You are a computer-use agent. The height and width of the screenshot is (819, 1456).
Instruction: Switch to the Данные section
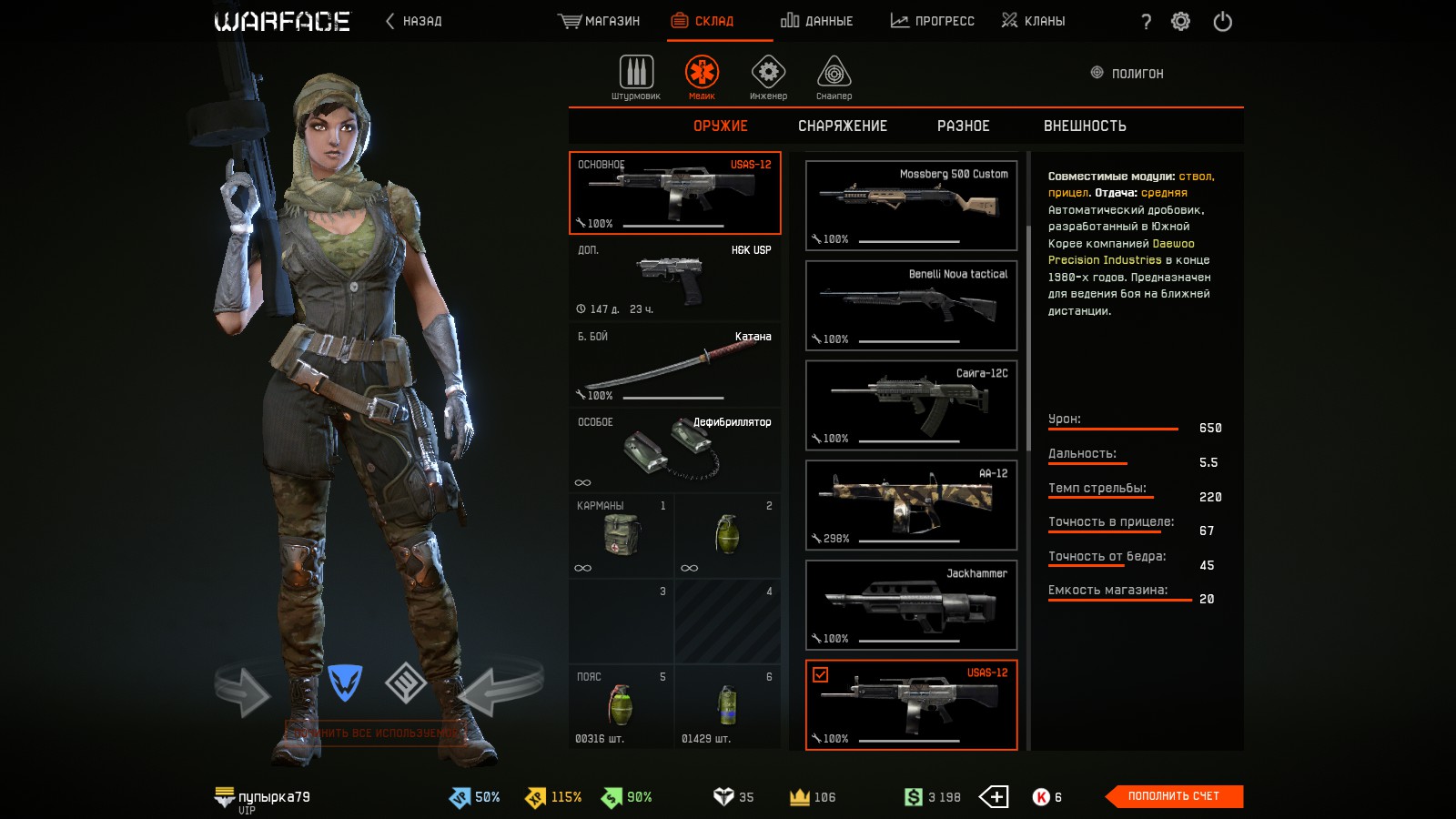tap(816, 21)
